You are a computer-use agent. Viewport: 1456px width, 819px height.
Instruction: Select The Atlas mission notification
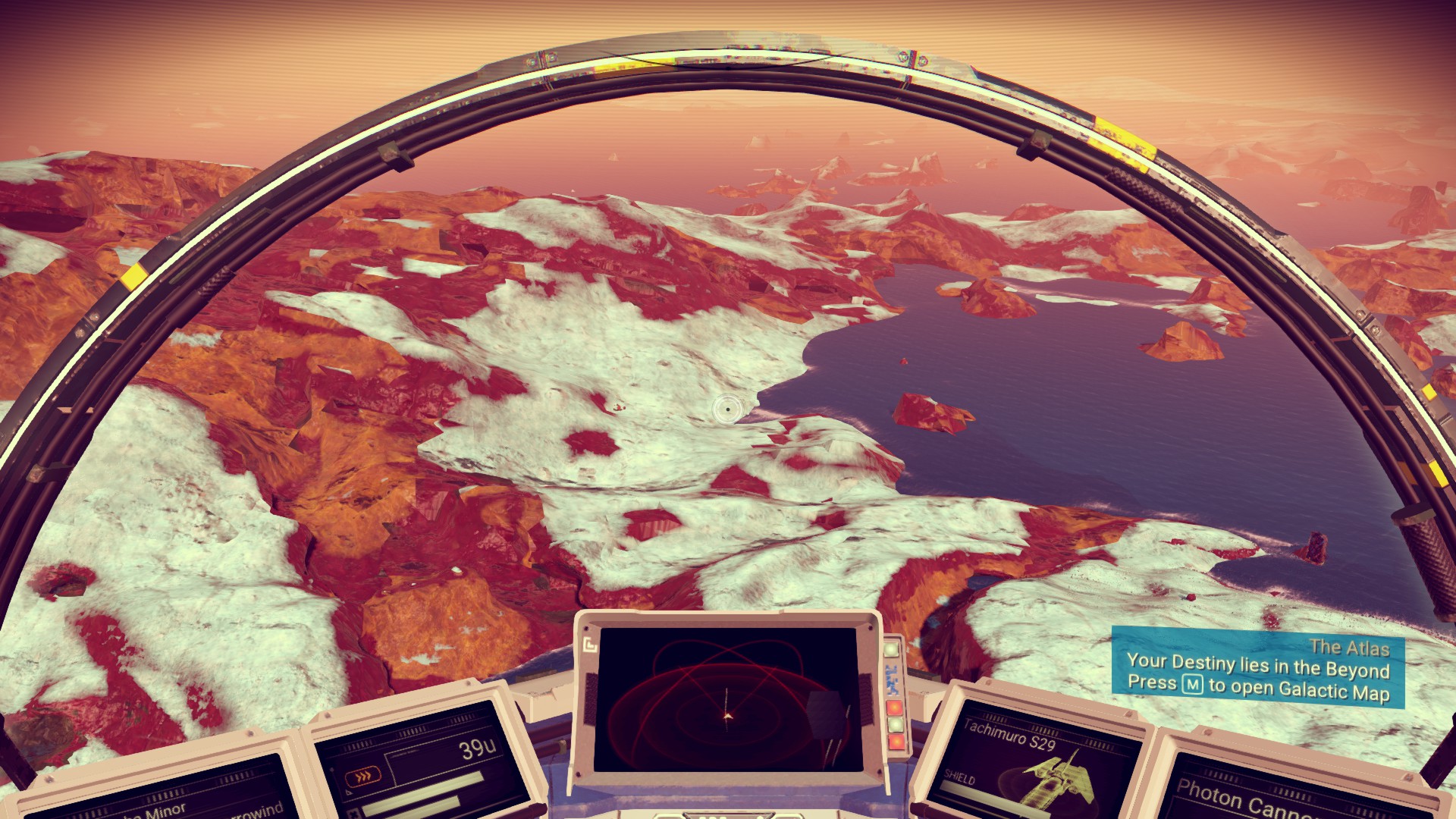point(1257,669)
